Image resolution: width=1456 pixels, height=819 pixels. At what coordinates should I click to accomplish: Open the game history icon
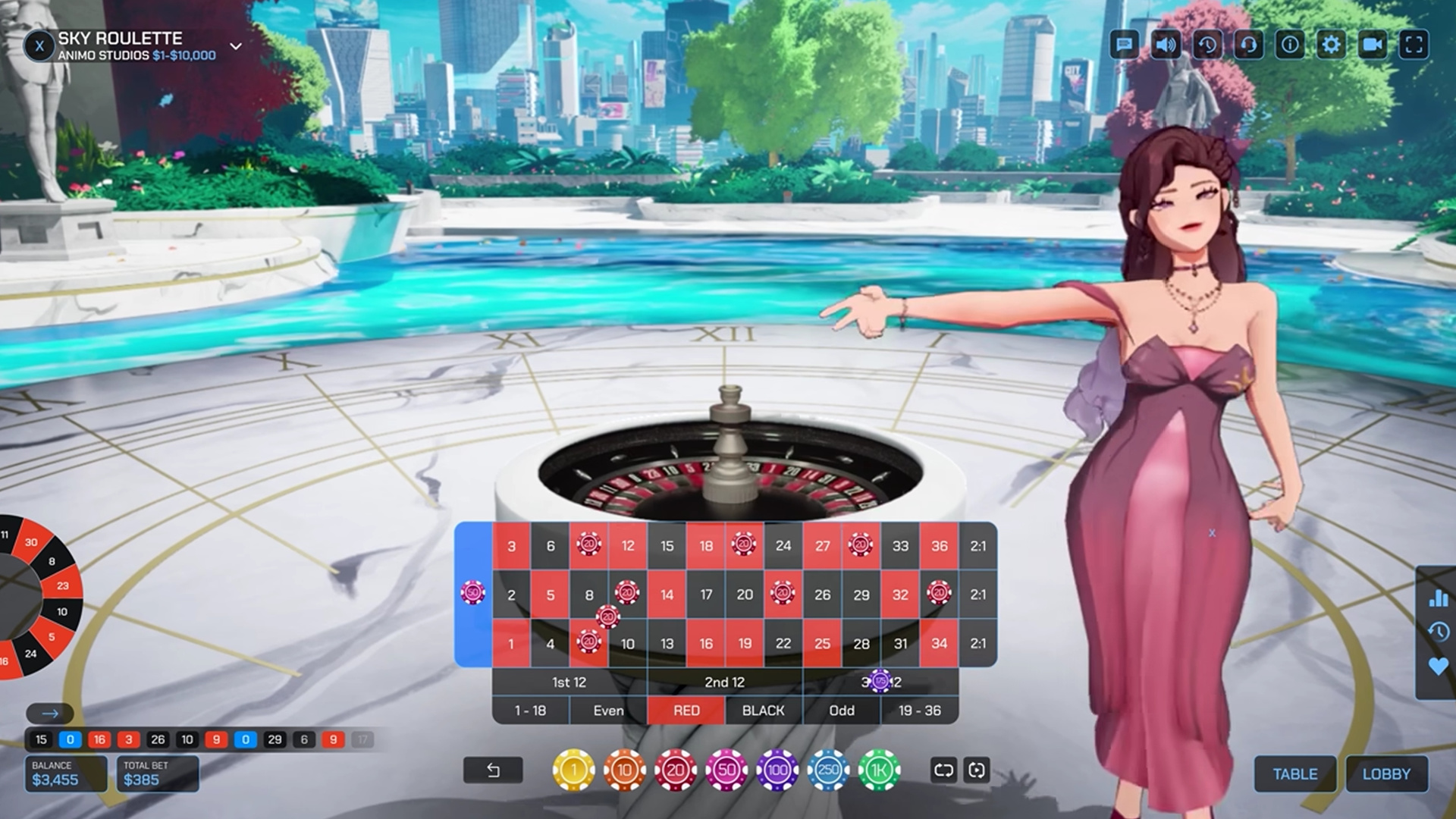(1209, 45)
